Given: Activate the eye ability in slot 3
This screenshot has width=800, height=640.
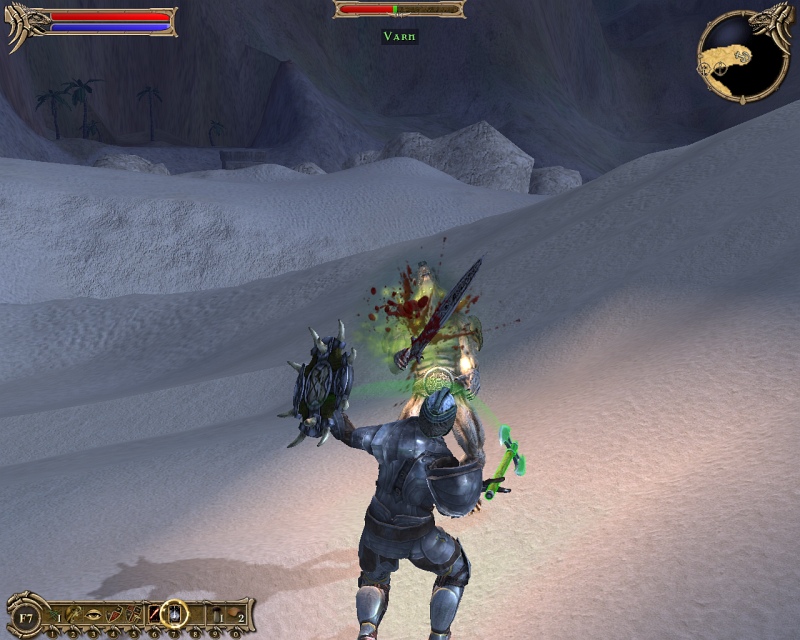Looking at the screenshot, I should pyautogui.click(x=95, y=614).
